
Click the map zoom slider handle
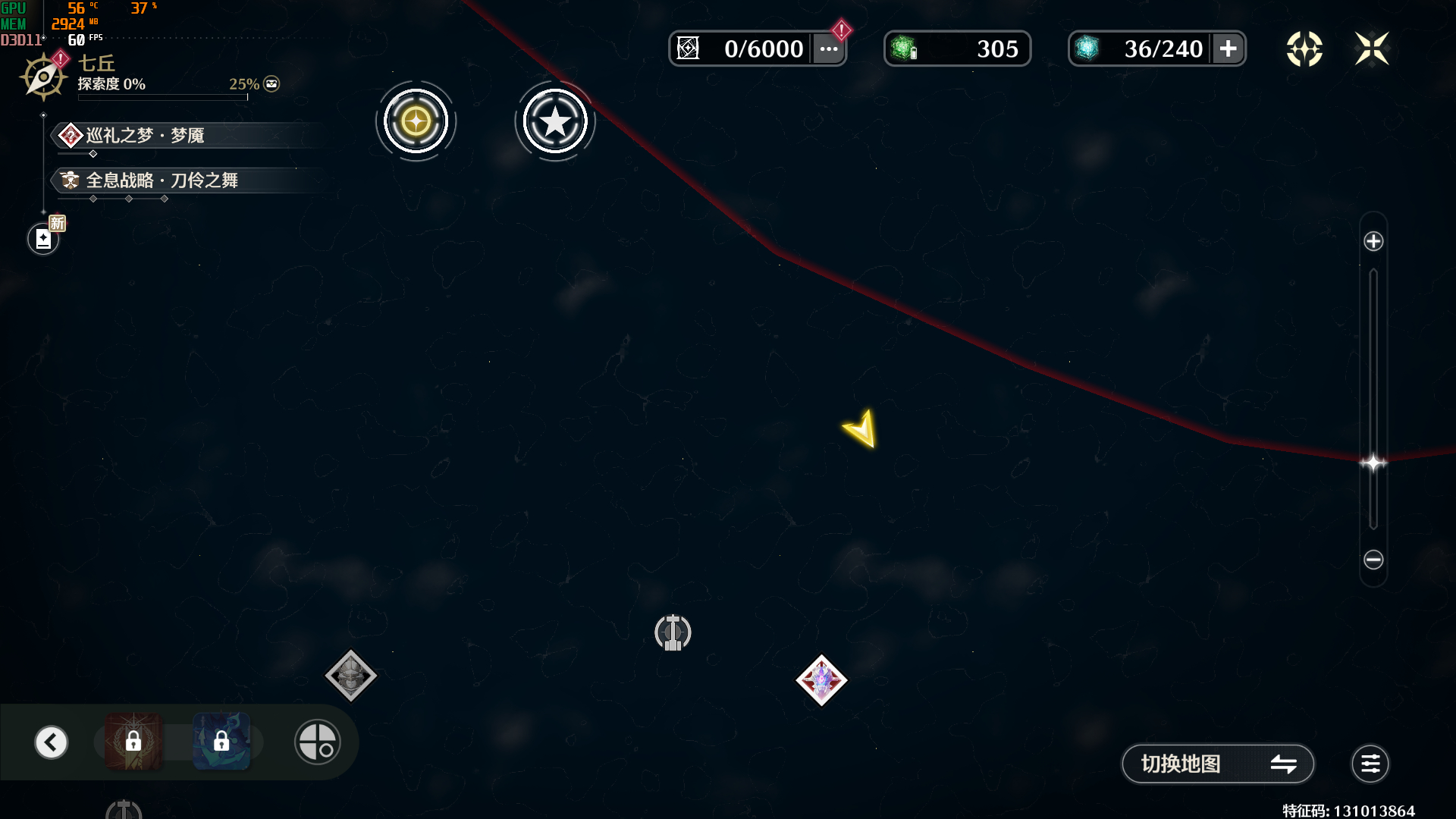click(x=1373, y=463)
